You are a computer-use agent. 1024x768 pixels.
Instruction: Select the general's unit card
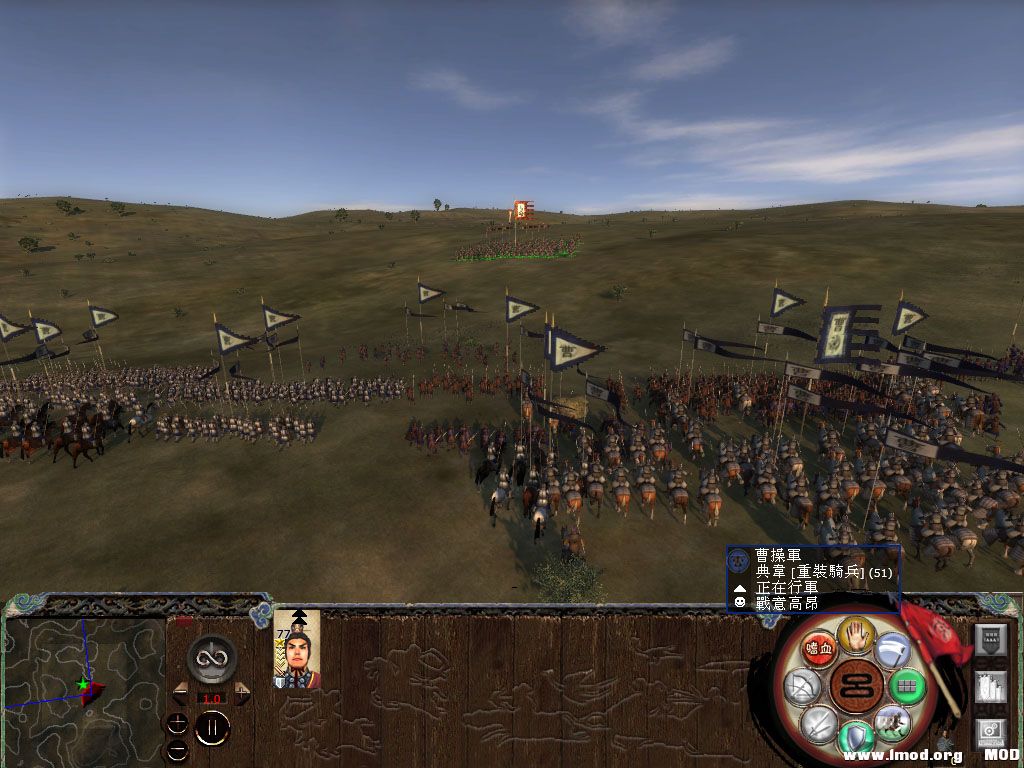coord(297,650)
